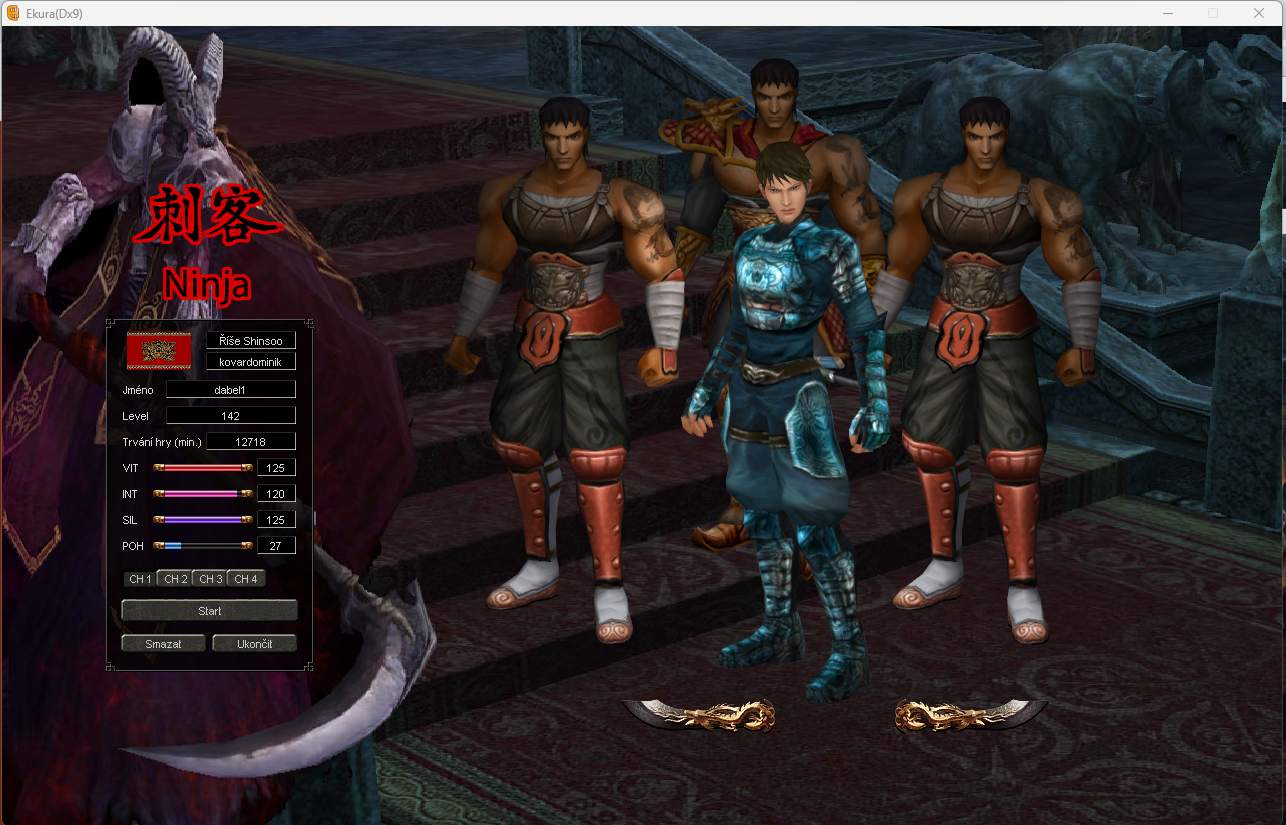1286x825 pixels.
Task: Delete character with the Smazat button
Action: coord(163,643)
